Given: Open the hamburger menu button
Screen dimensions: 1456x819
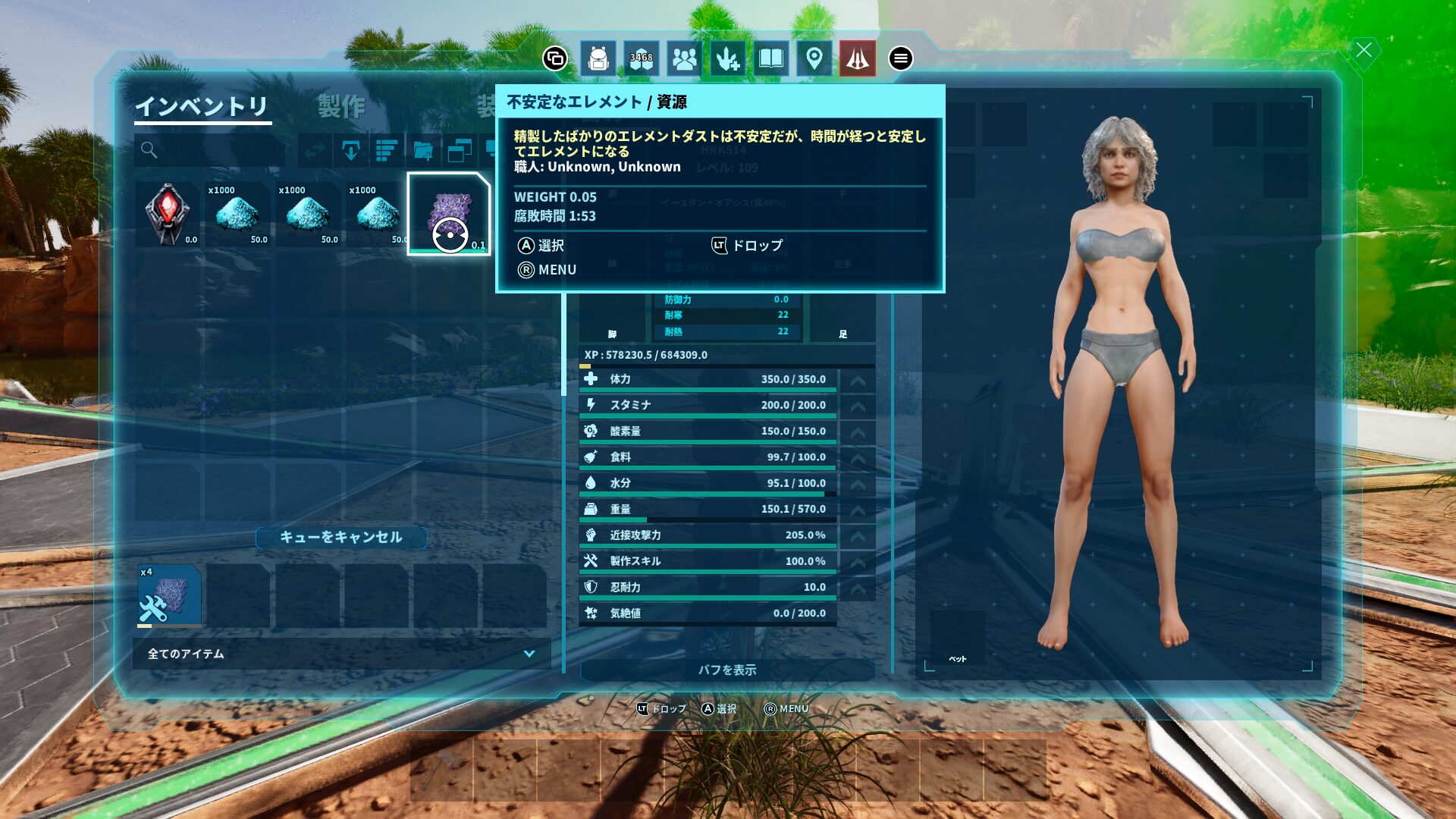Looking at the screenshot, I should 900,58.
